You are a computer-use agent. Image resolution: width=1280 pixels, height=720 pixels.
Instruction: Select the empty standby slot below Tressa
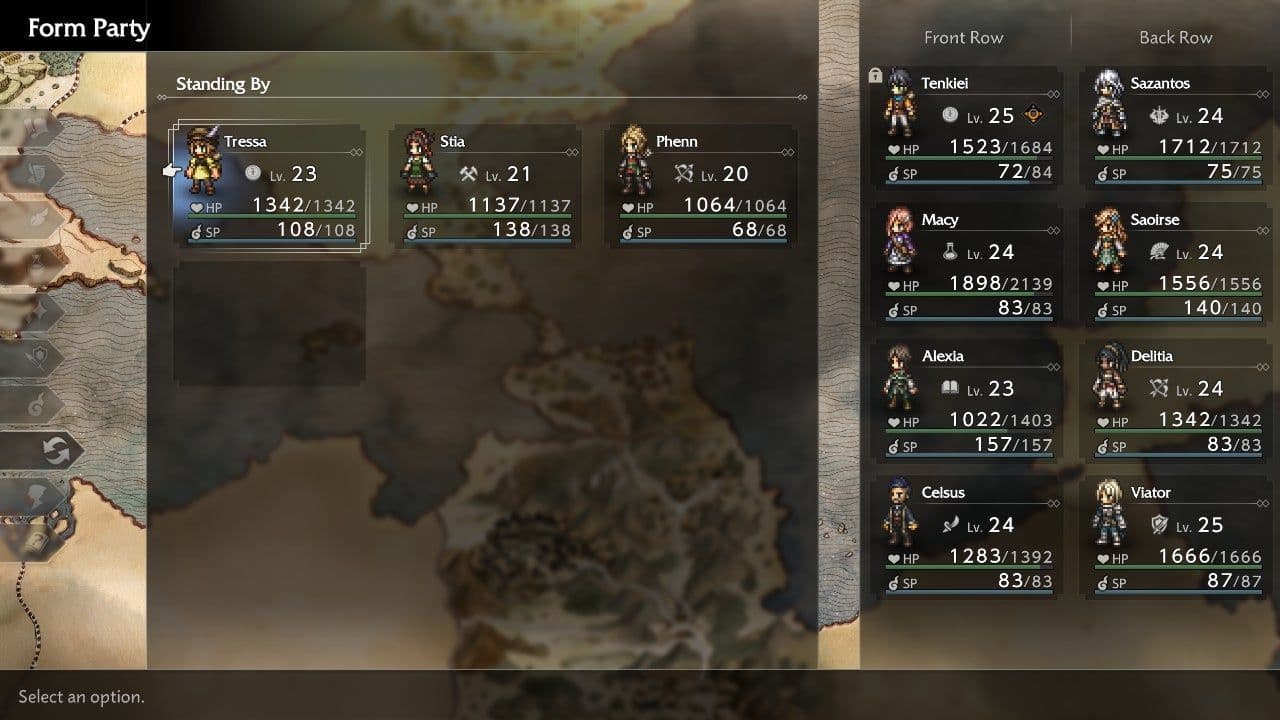coord(269,323)
